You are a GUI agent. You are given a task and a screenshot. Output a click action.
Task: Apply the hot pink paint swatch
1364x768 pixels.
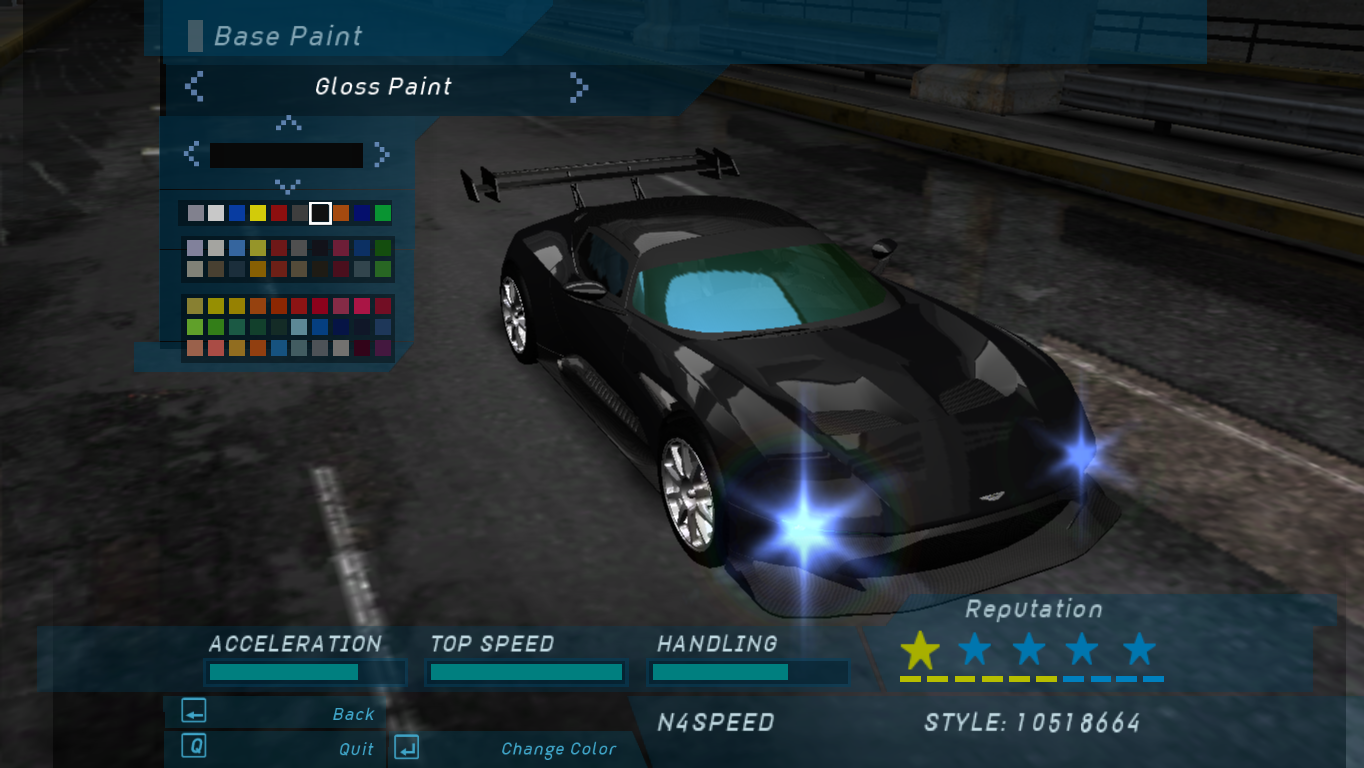click(x=362, y=306)
